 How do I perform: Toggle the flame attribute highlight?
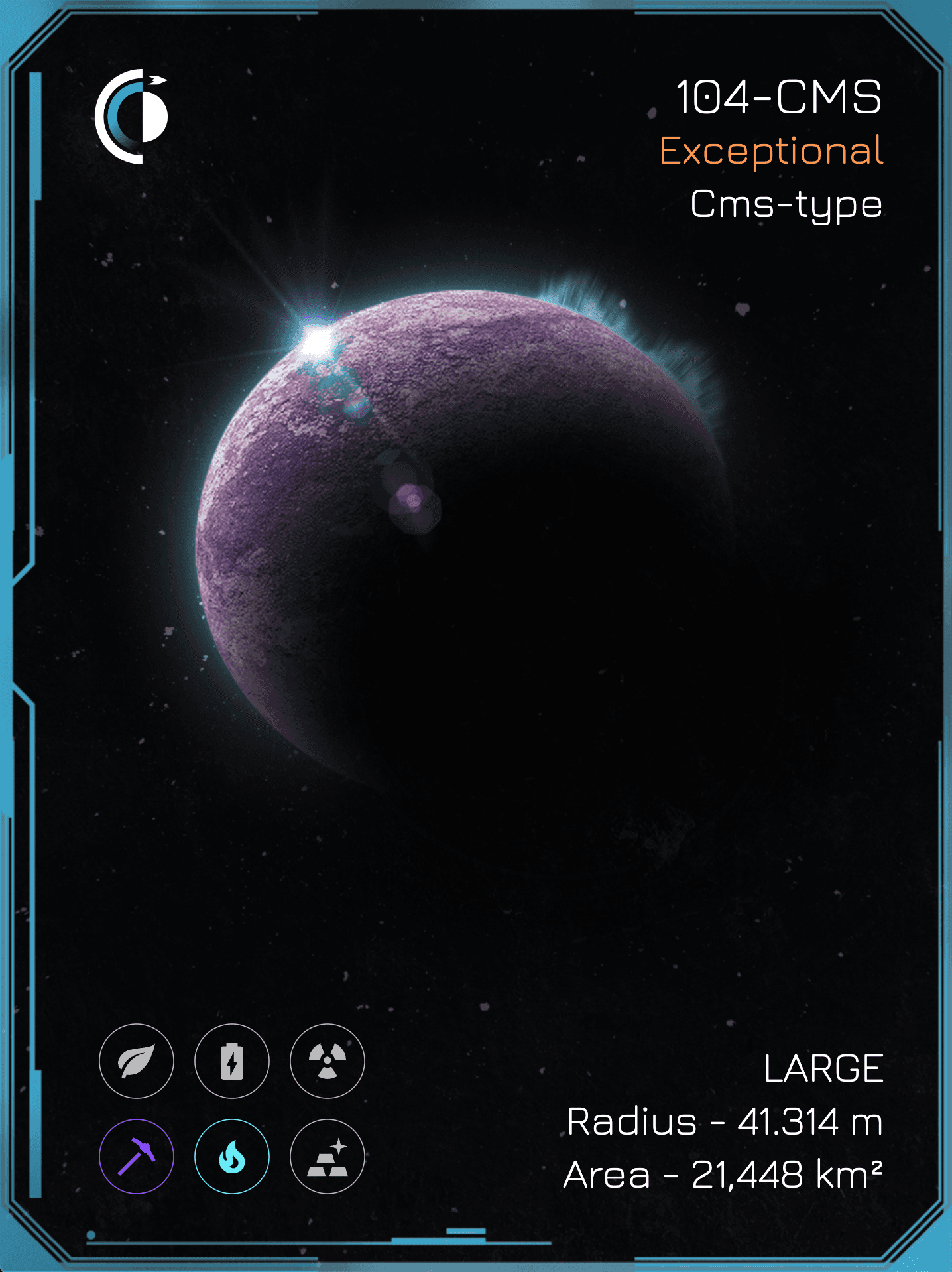231,1157
